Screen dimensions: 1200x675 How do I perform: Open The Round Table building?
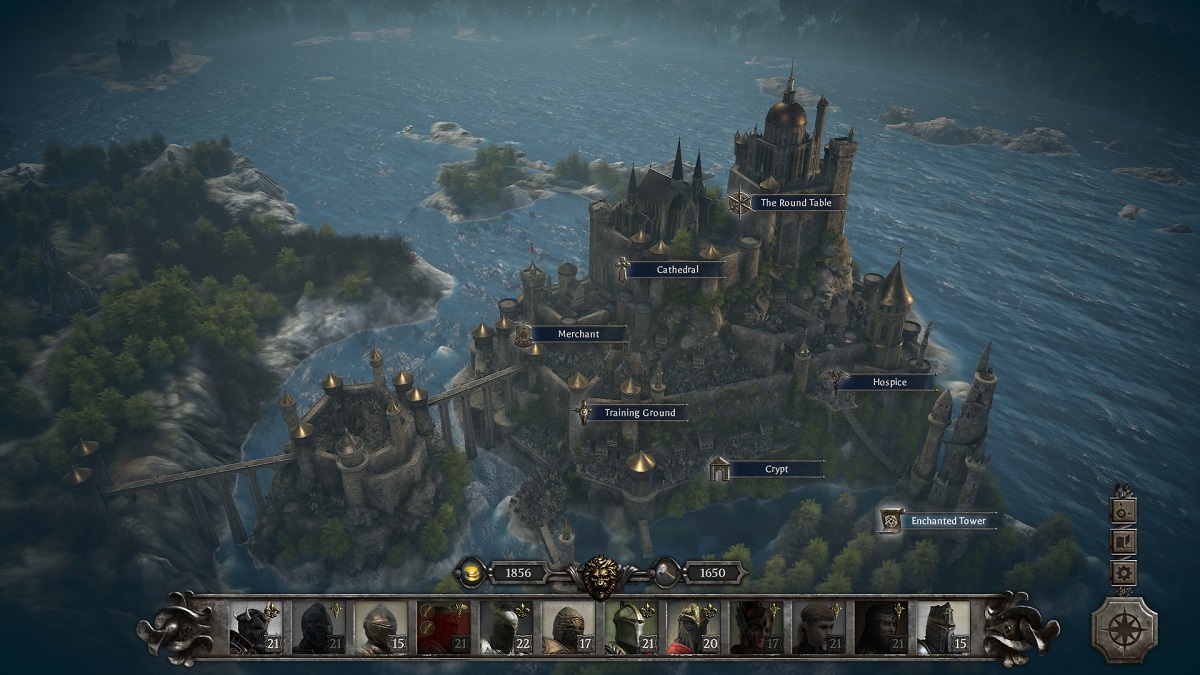click(795, 203)
